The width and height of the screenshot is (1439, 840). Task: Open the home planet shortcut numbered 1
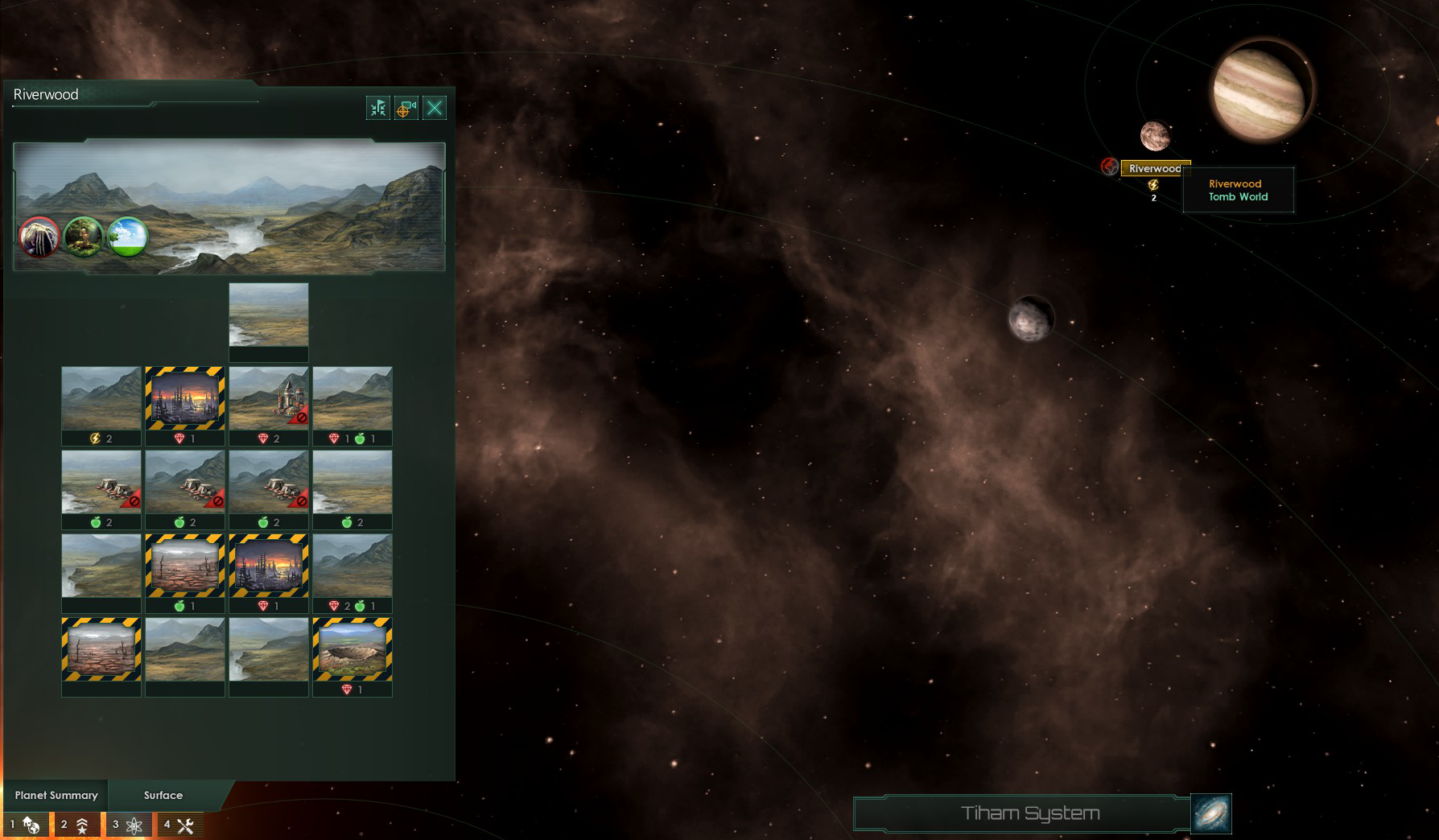[25, 825]
